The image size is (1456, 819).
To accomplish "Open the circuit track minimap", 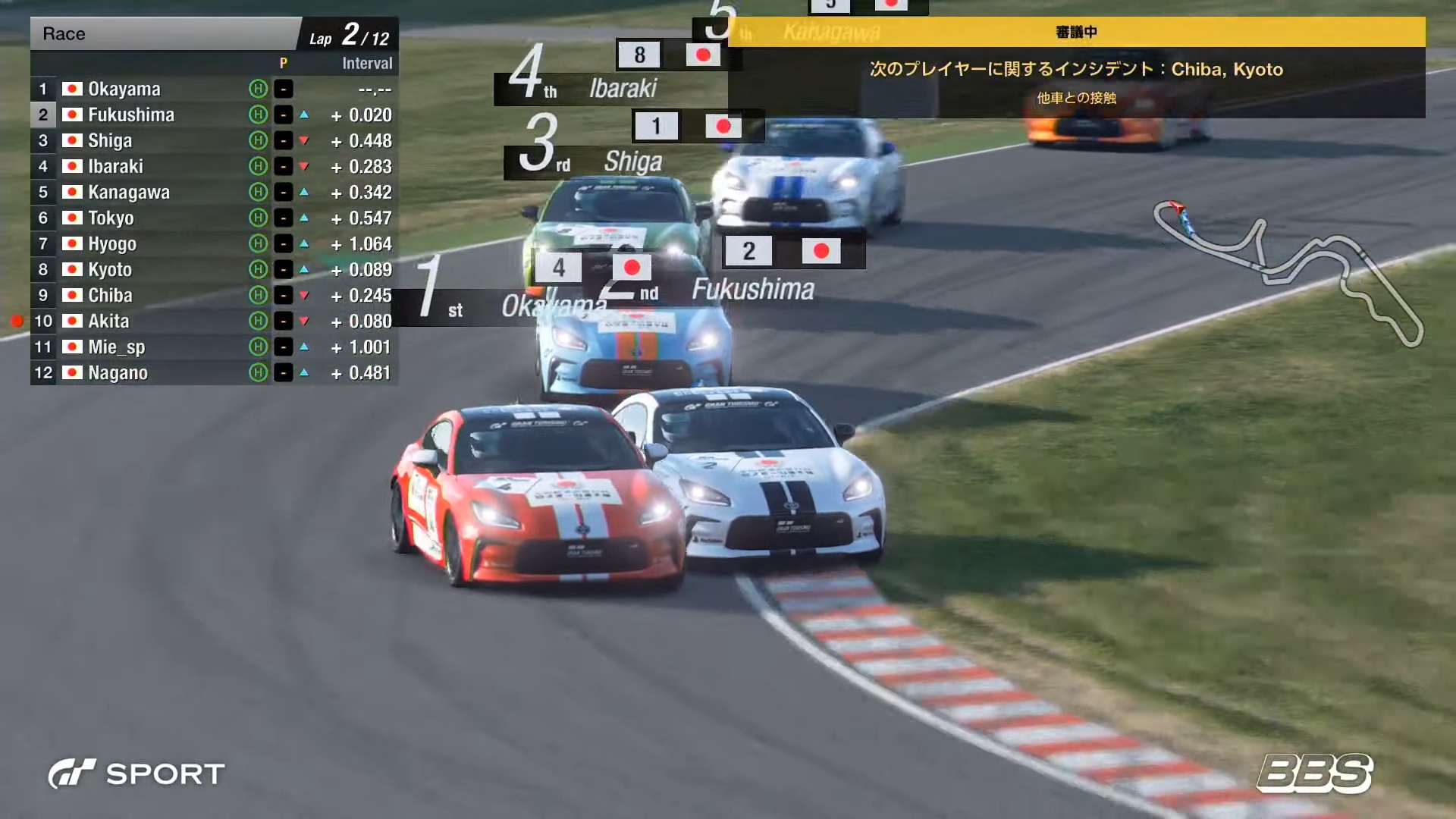I will tap(1288, 271).
